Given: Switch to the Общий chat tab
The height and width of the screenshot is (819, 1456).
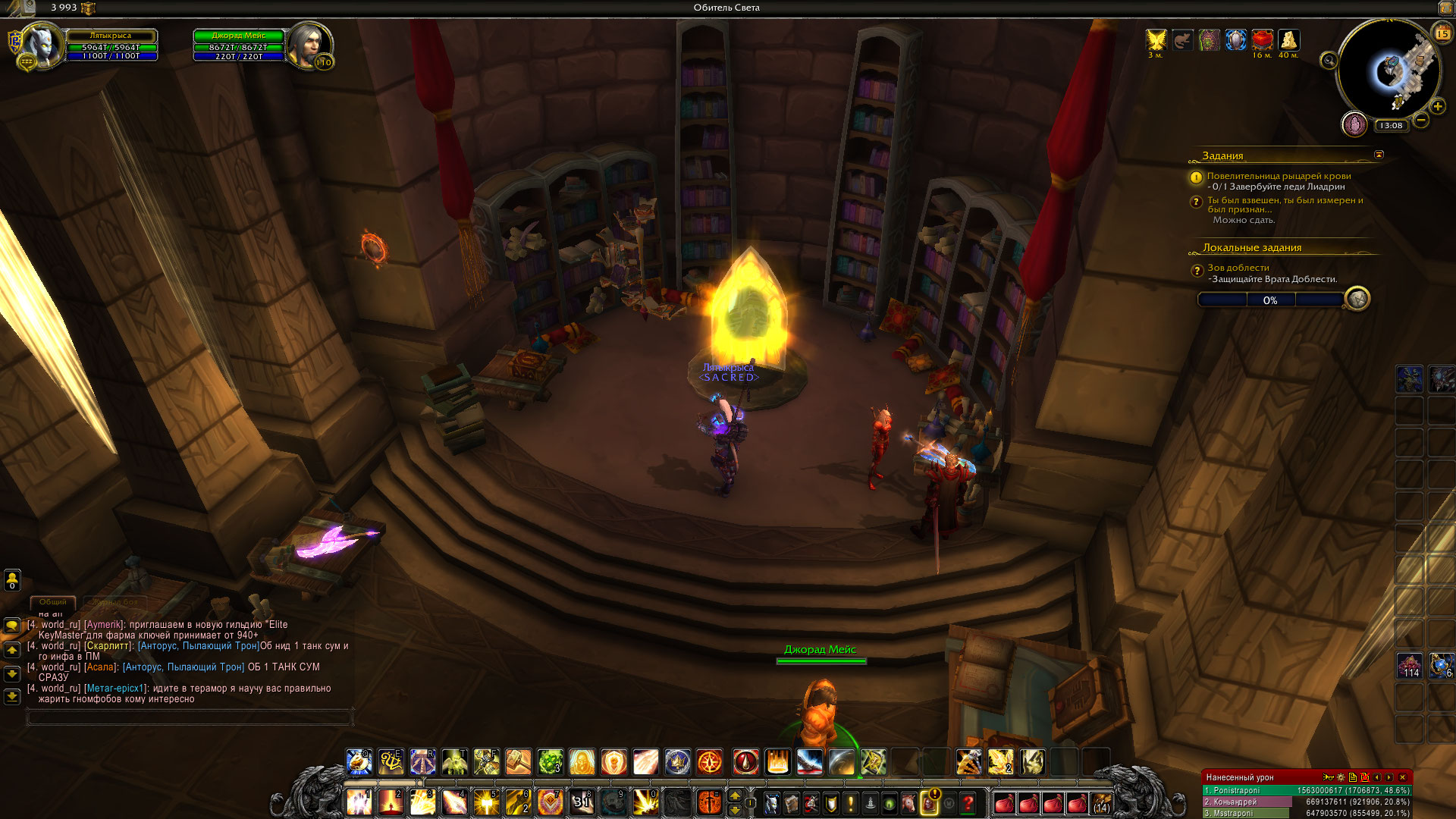Looking at the screenshot, I should [53, 602].
